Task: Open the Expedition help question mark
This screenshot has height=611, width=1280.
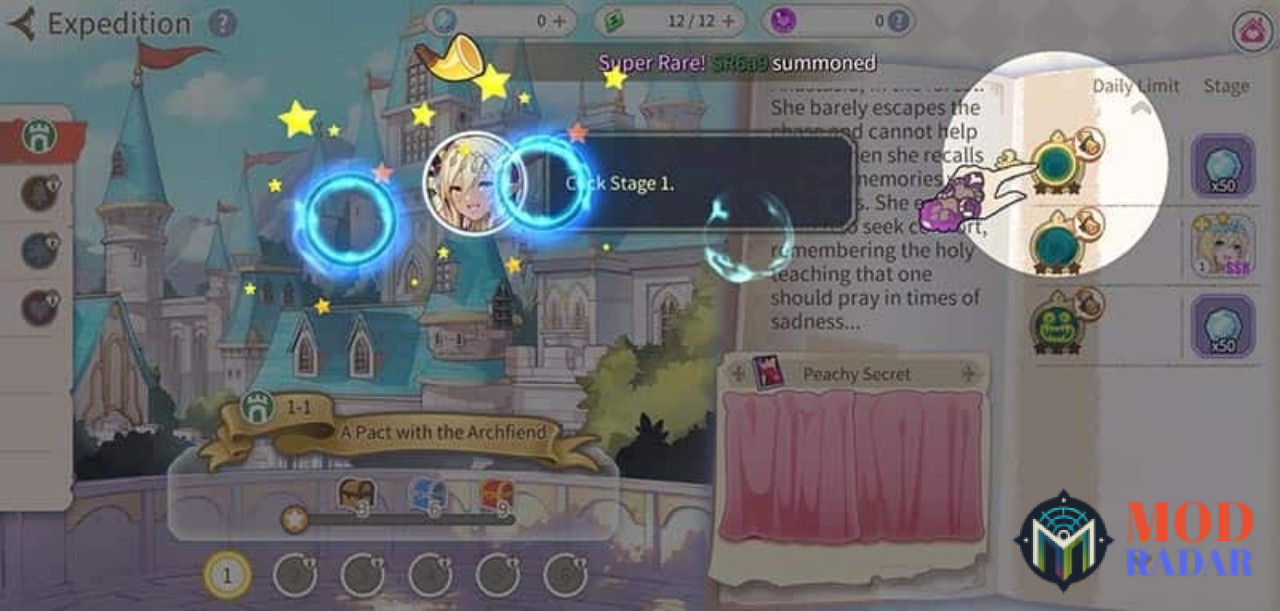Action: [223, 23]
